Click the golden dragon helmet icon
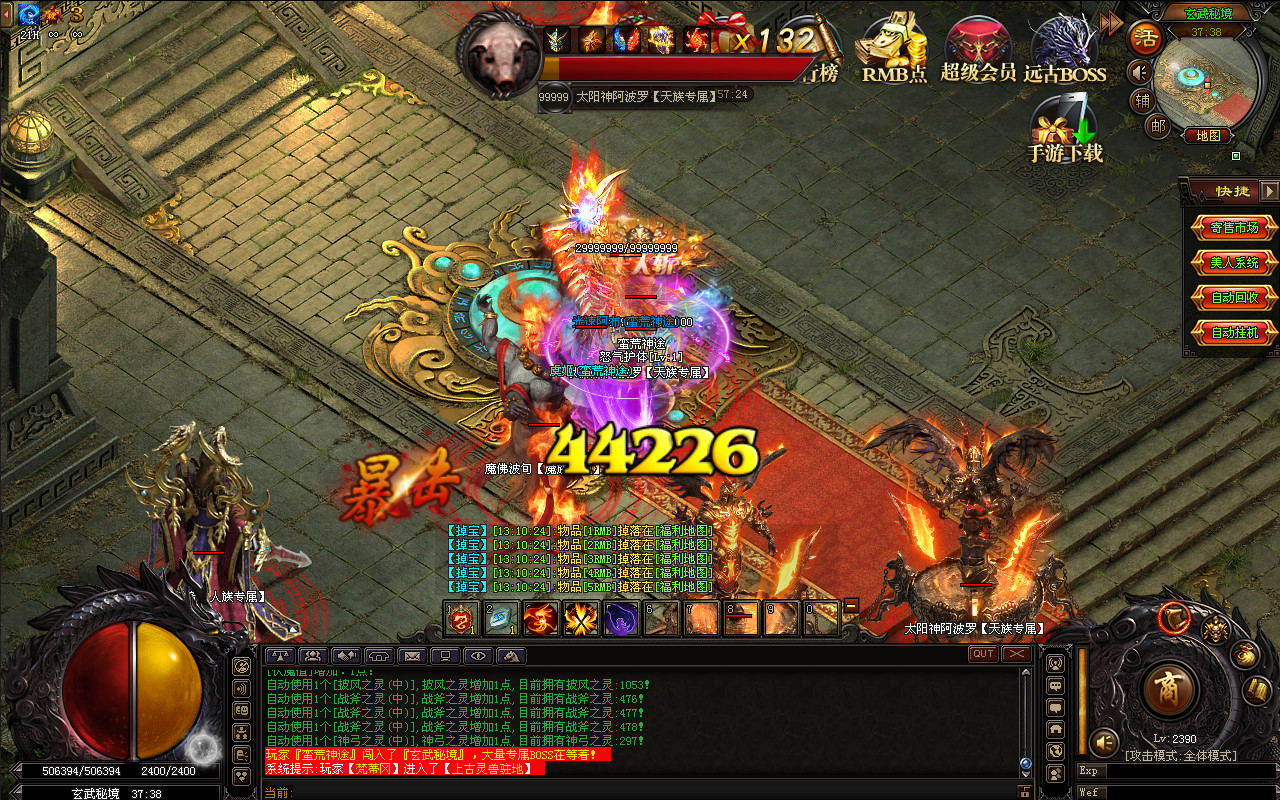Screen dimensions: 1280x800 pos(1215,630)
